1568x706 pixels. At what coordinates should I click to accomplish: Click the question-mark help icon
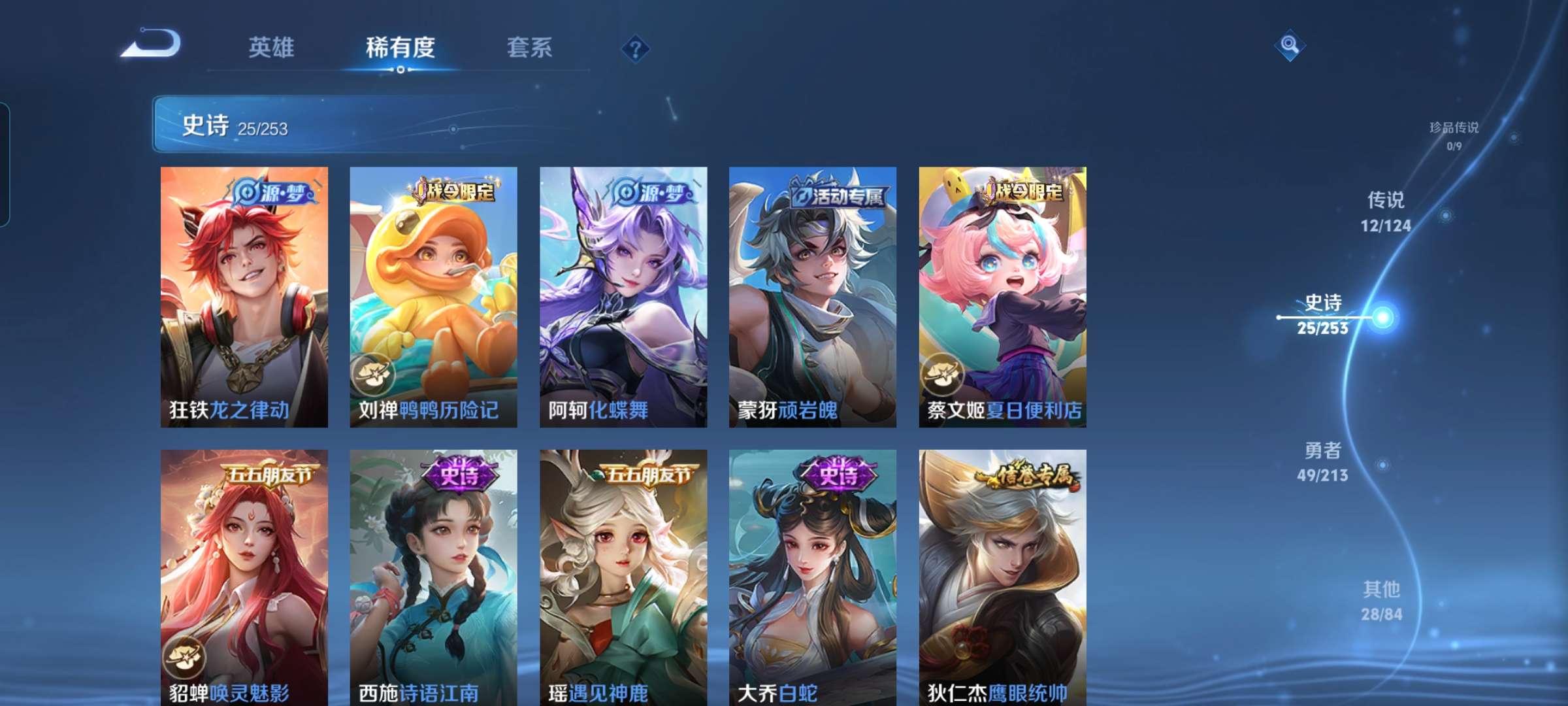tap(637, 49)
